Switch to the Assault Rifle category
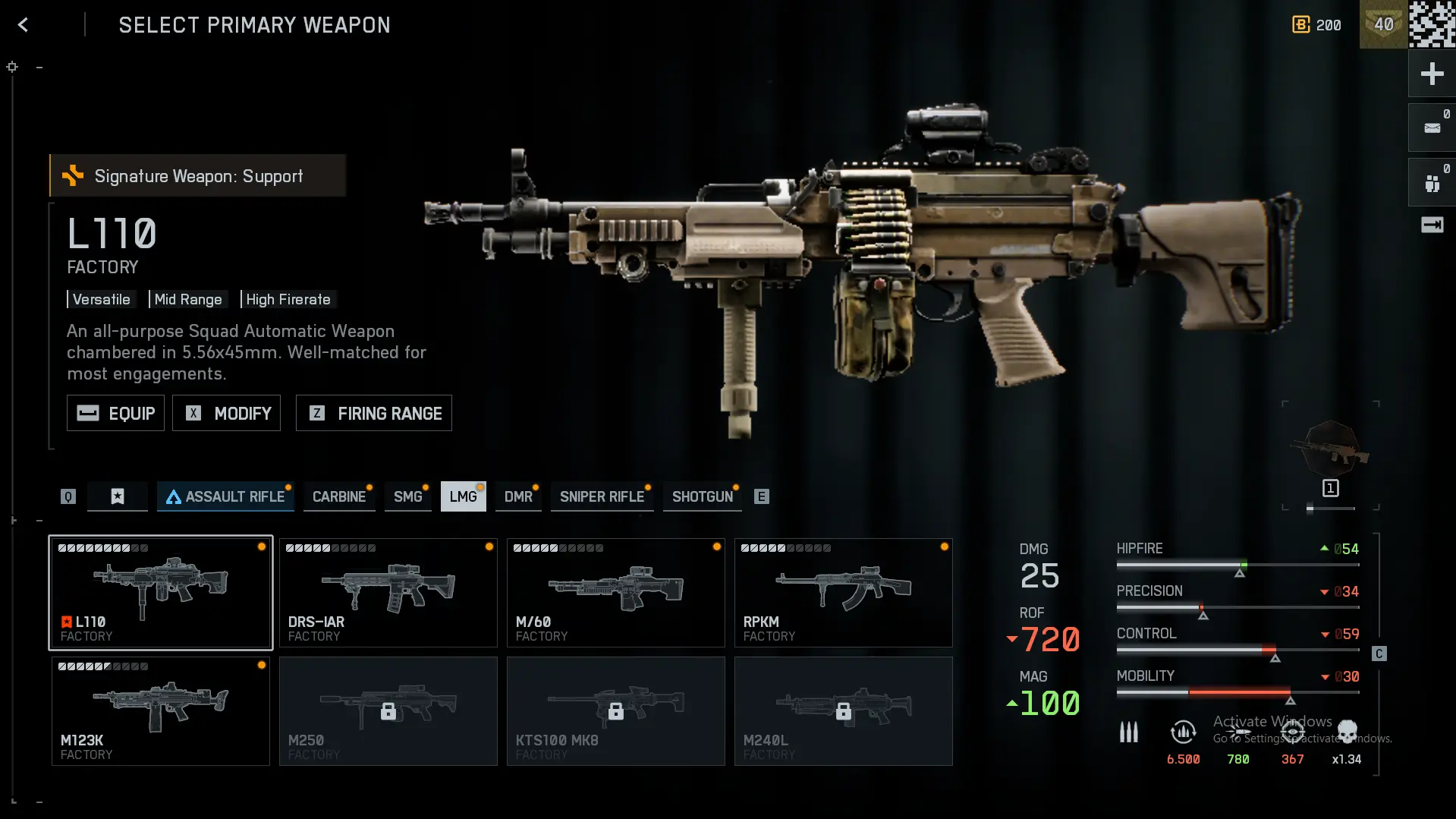 225,496
